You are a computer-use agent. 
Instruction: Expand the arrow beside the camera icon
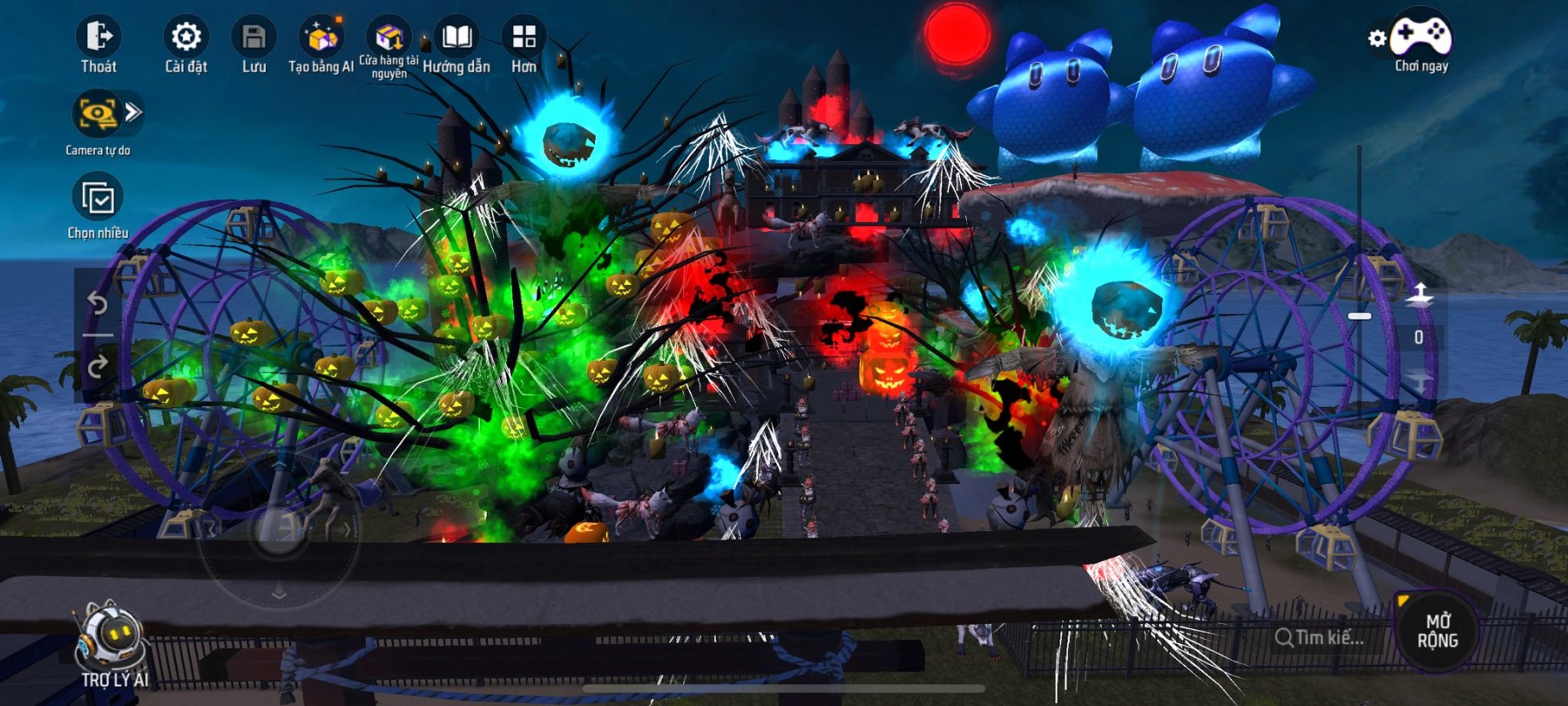pos(133,112)
